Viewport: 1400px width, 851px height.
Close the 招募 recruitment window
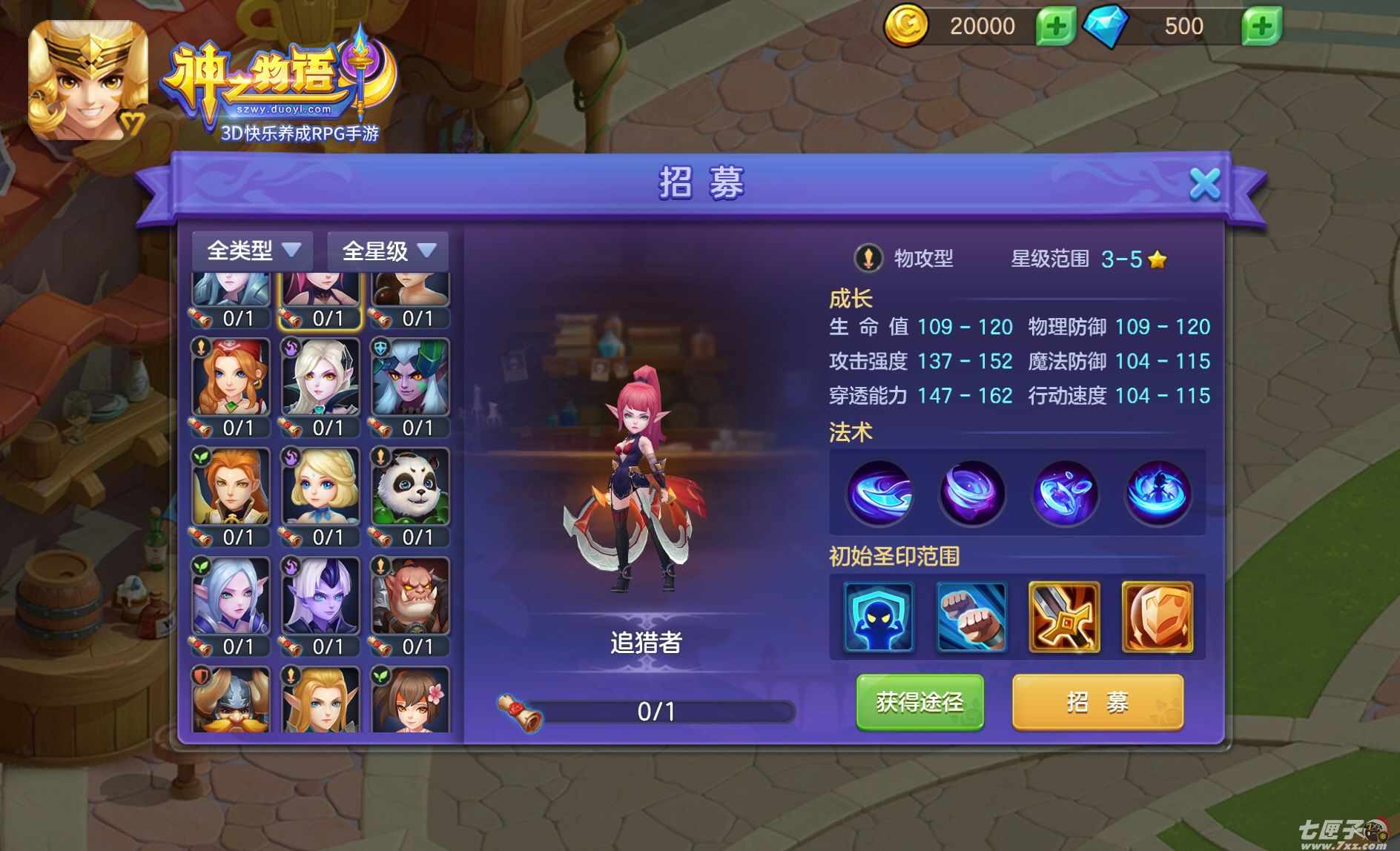tap(1204, 183)
